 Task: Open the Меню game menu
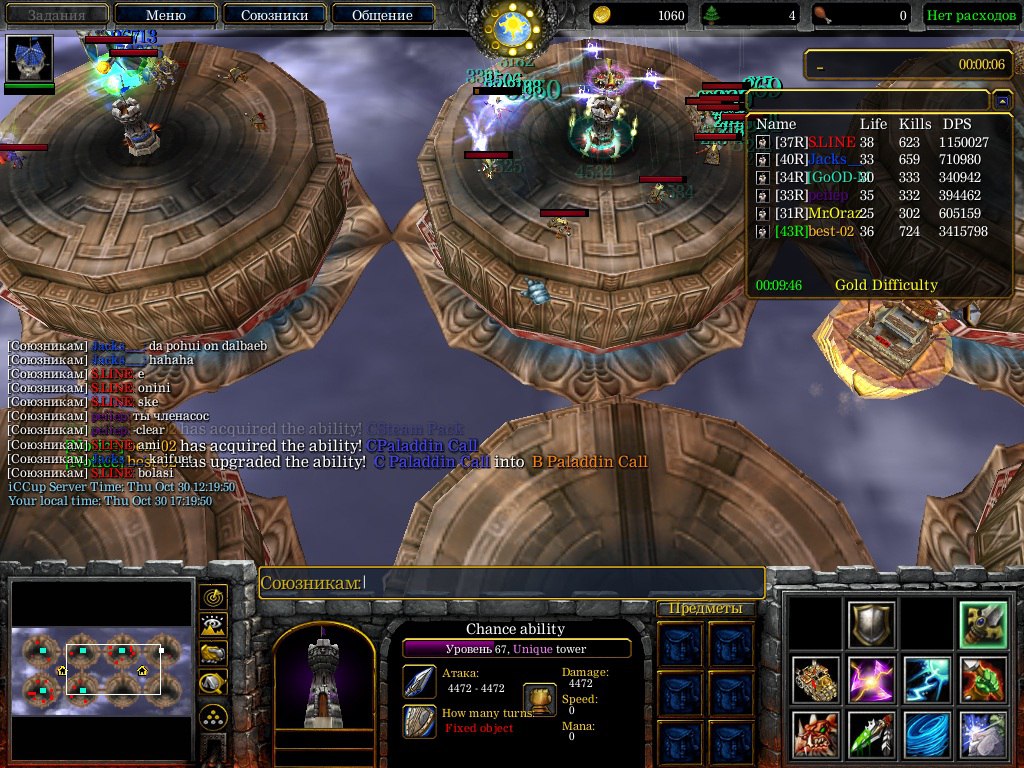tap(165, 15)
